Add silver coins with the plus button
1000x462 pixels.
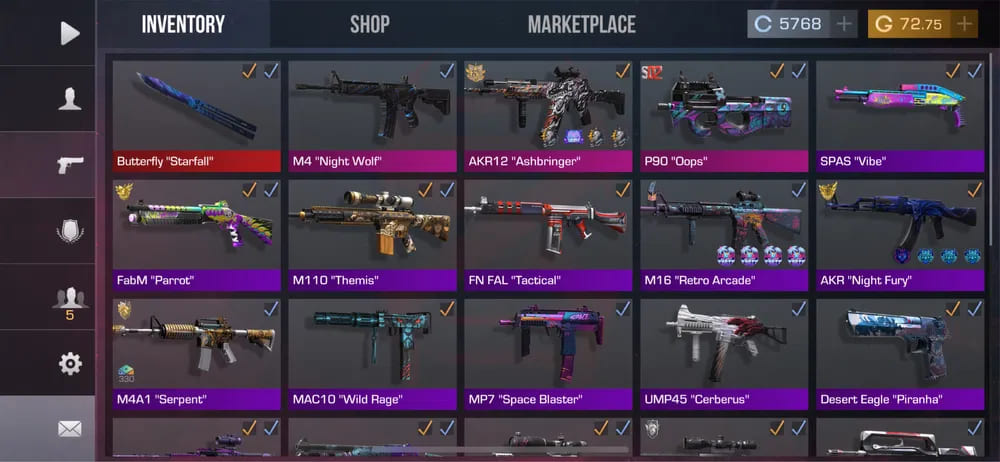[845, 24]
